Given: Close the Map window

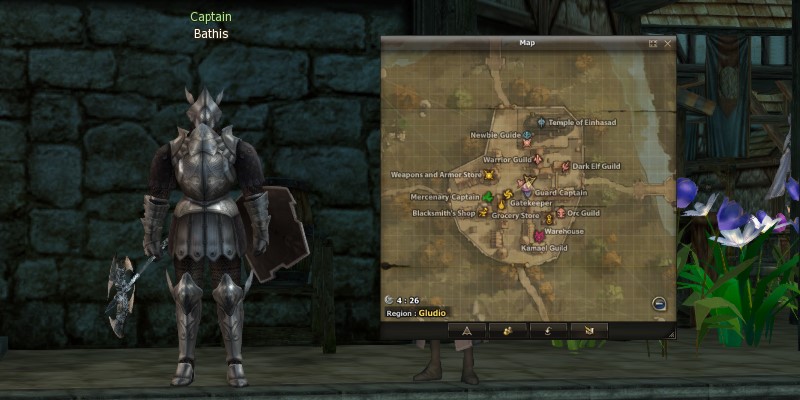Looking at the screenshot, I should [x=667, y=44].
